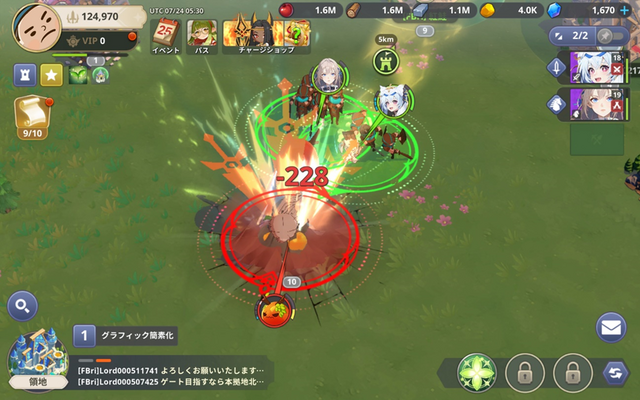Open the yellow star favorites button
This screenshot has width=640, height=400.
(x=51, y=76)
